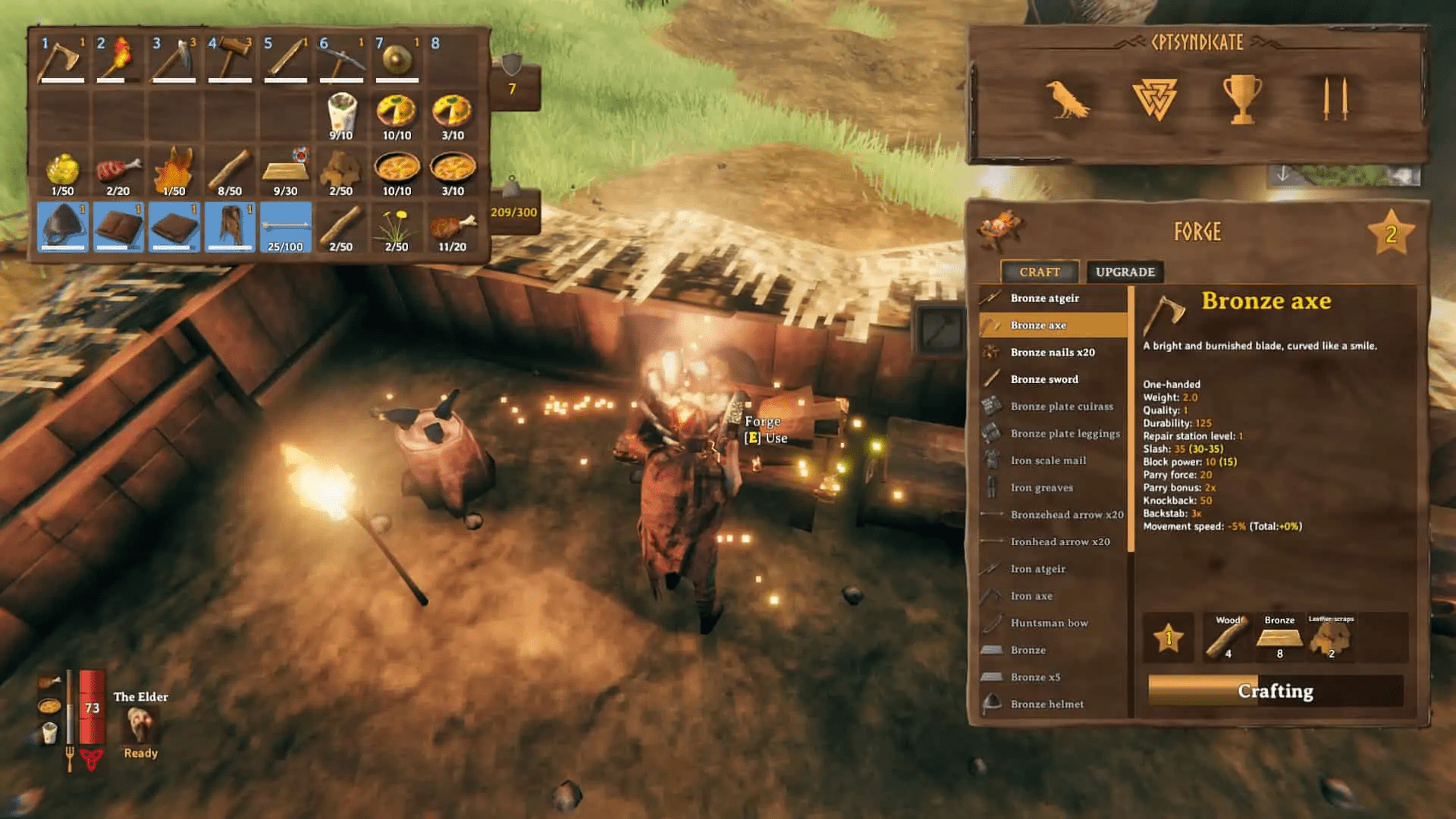1456x819 pixels.
Task: Select Bronze atgeir from the craft list
Action: click(x=1046, y=297)
